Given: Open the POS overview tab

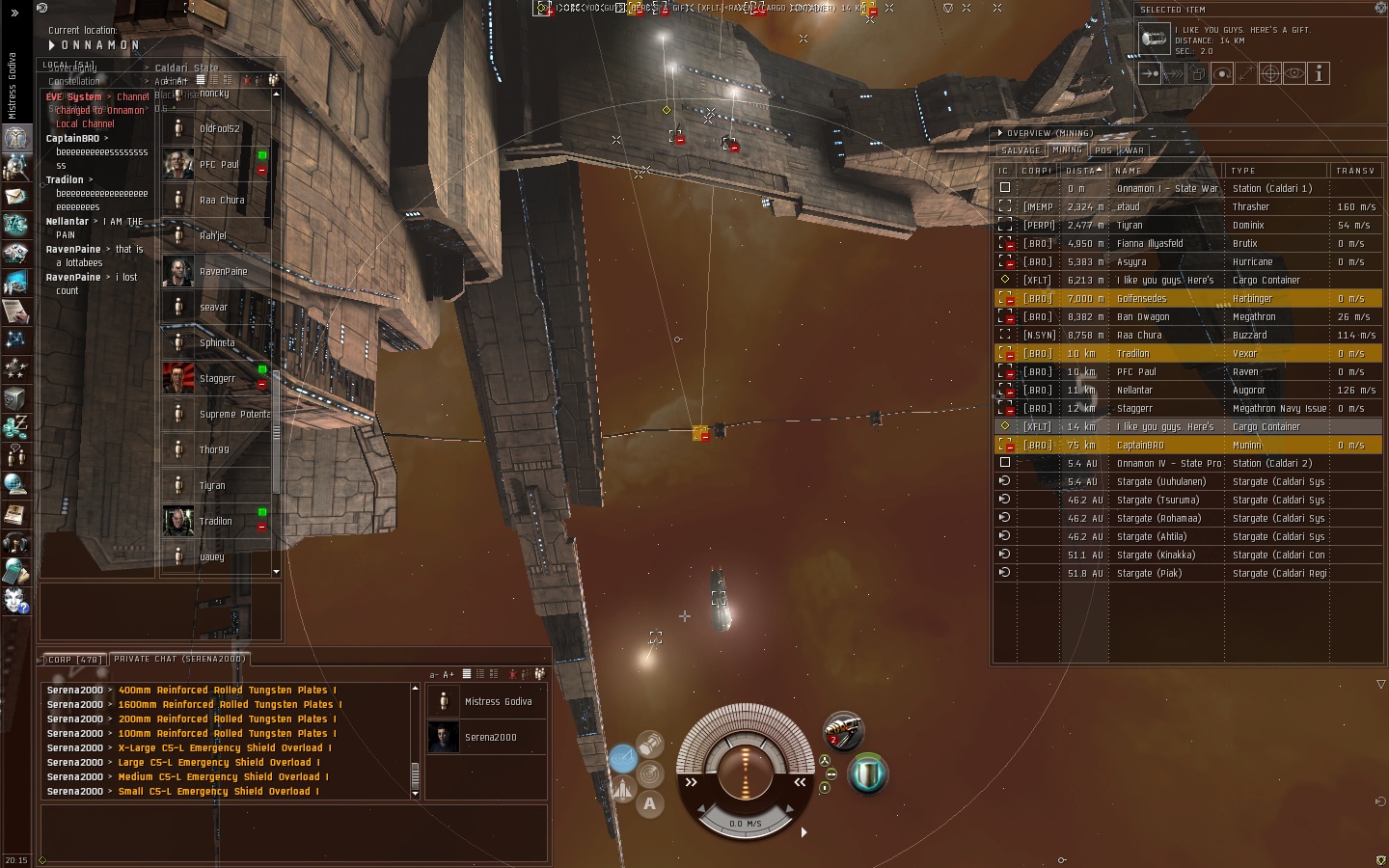Looking at the screenshot, I should coord(1103,150).
